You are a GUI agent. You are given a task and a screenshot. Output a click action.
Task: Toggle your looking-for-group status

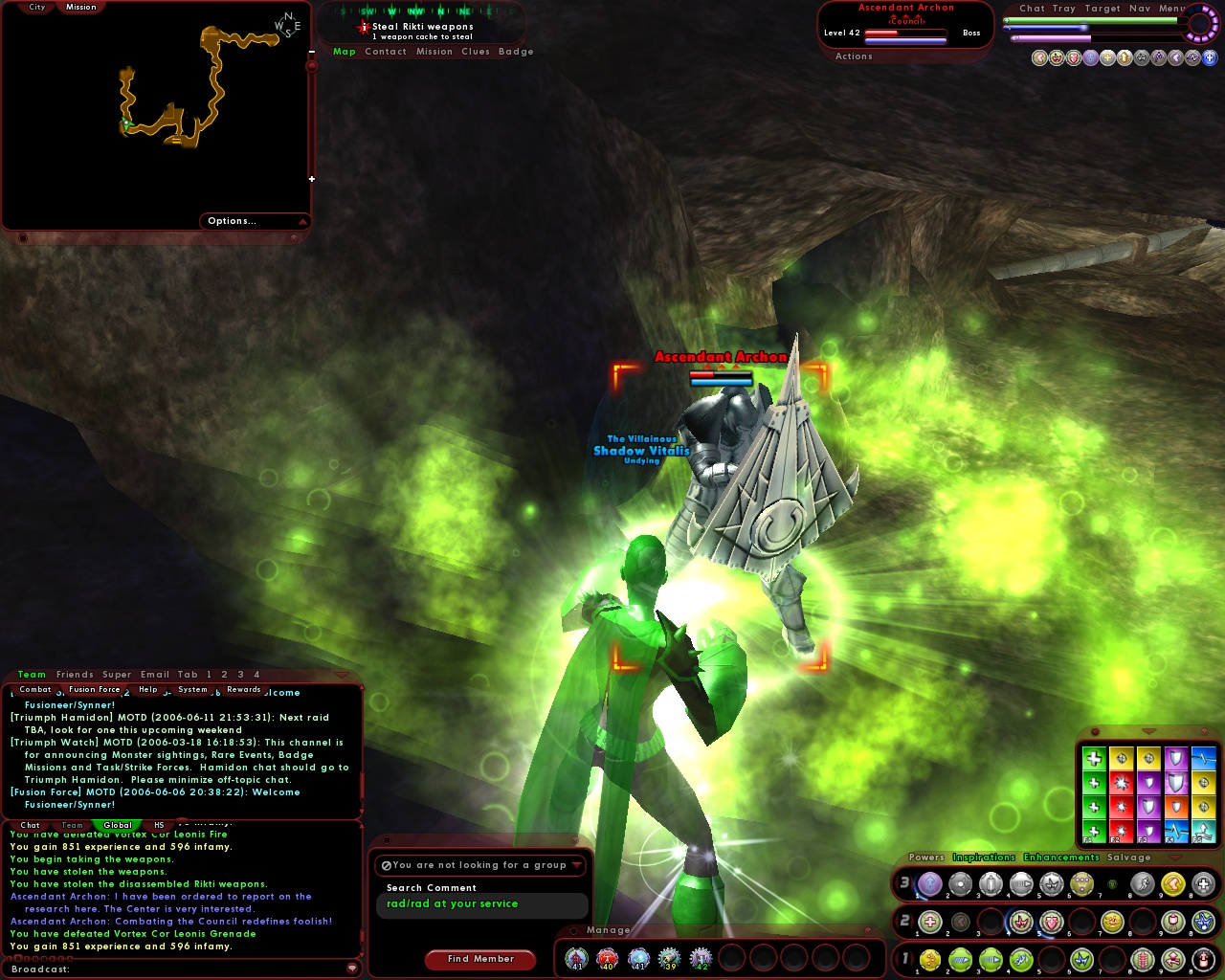tap(386, 865)
